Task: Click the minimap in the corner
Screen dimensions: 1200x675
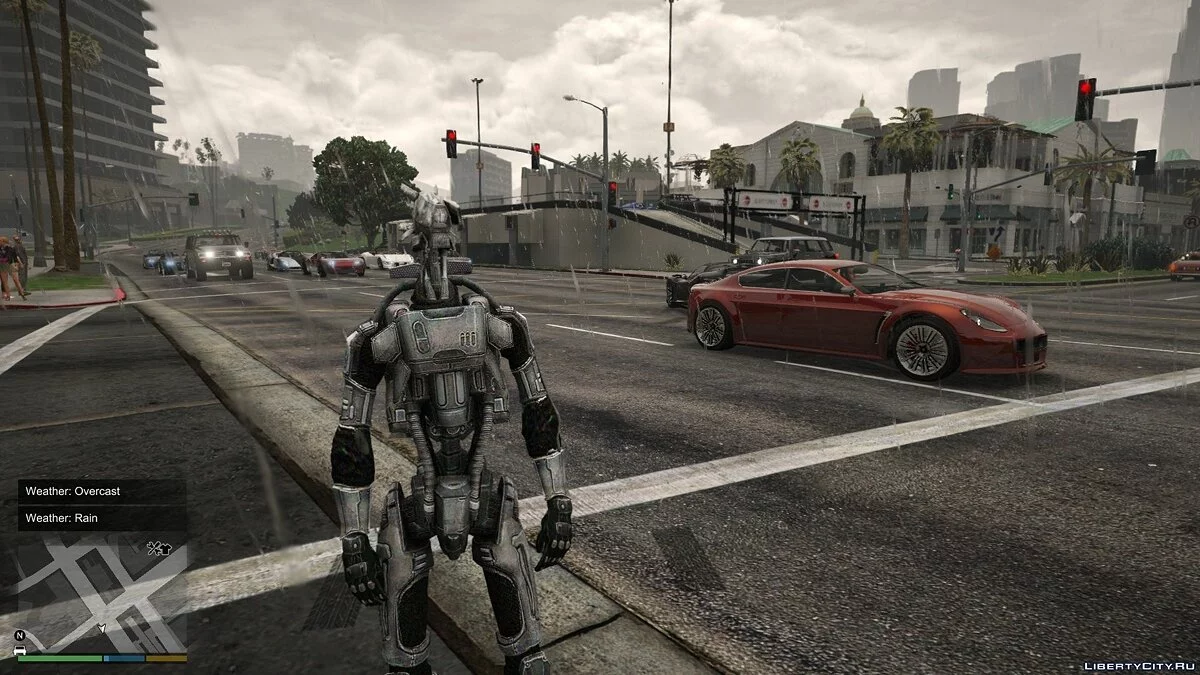Action: click(x=102, y=592)
